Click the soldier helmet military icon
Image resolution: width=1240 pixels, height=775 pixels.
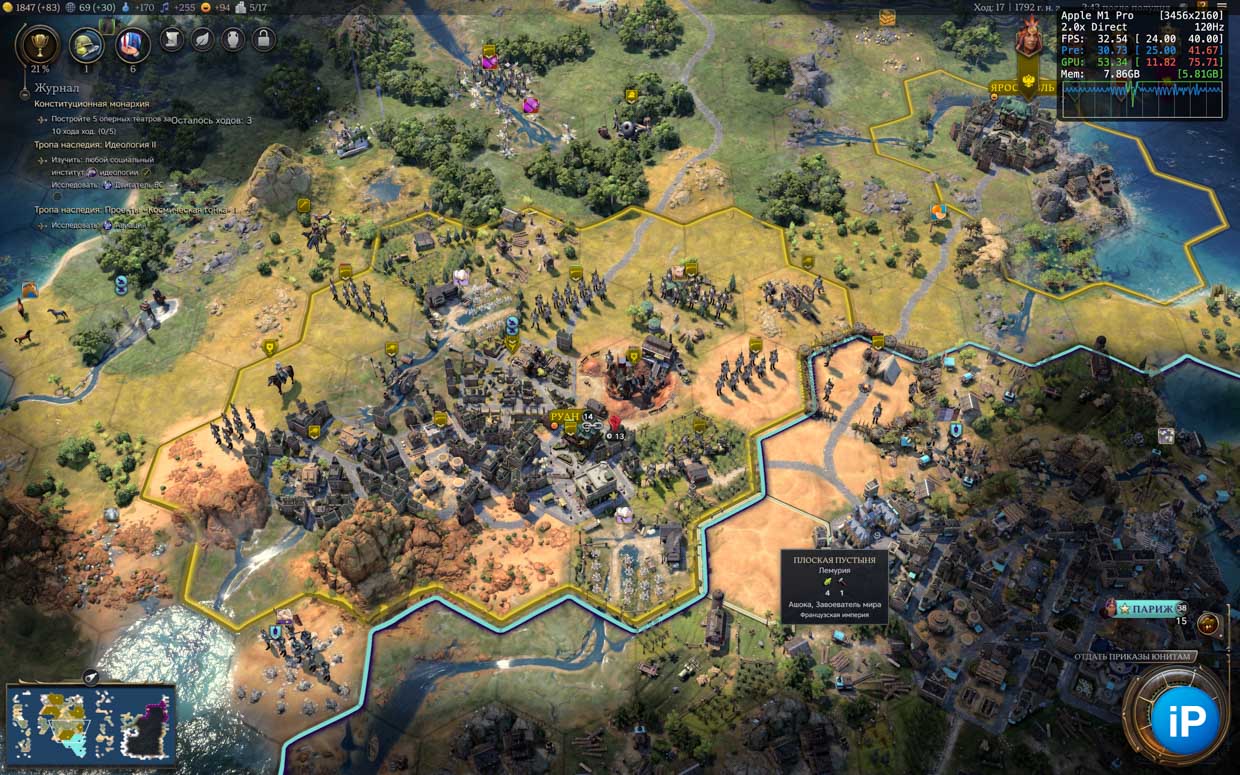click(86, 44)
